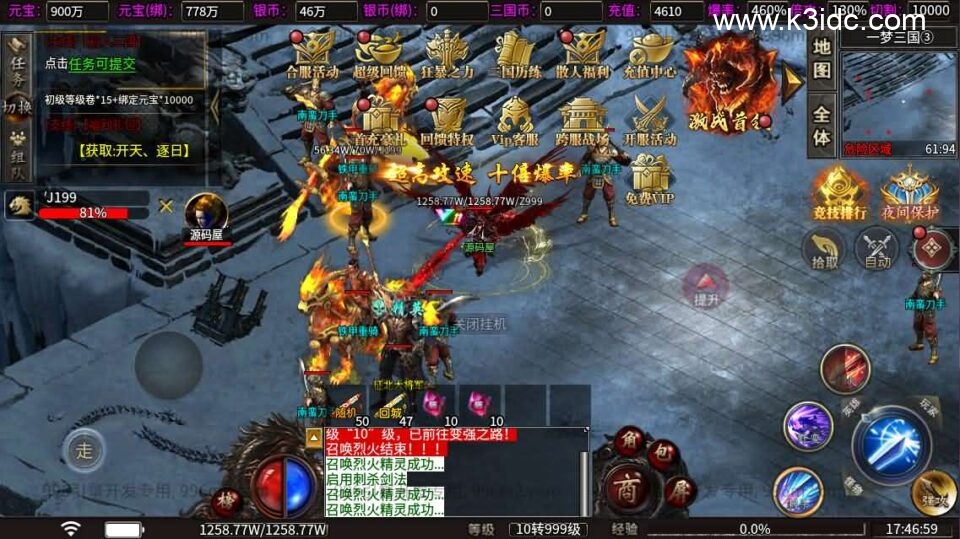Click the 任务可提交 quest submit link
The width and height of the screenshot is (960, 539).
102,64
